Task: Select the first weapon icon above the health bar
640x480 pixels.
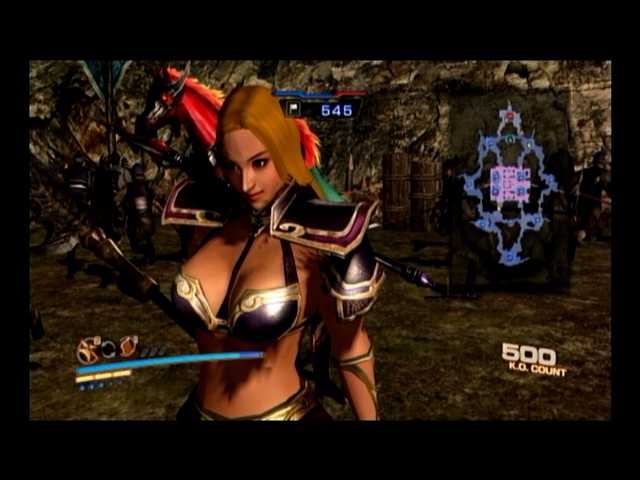Action: (89, 350)
